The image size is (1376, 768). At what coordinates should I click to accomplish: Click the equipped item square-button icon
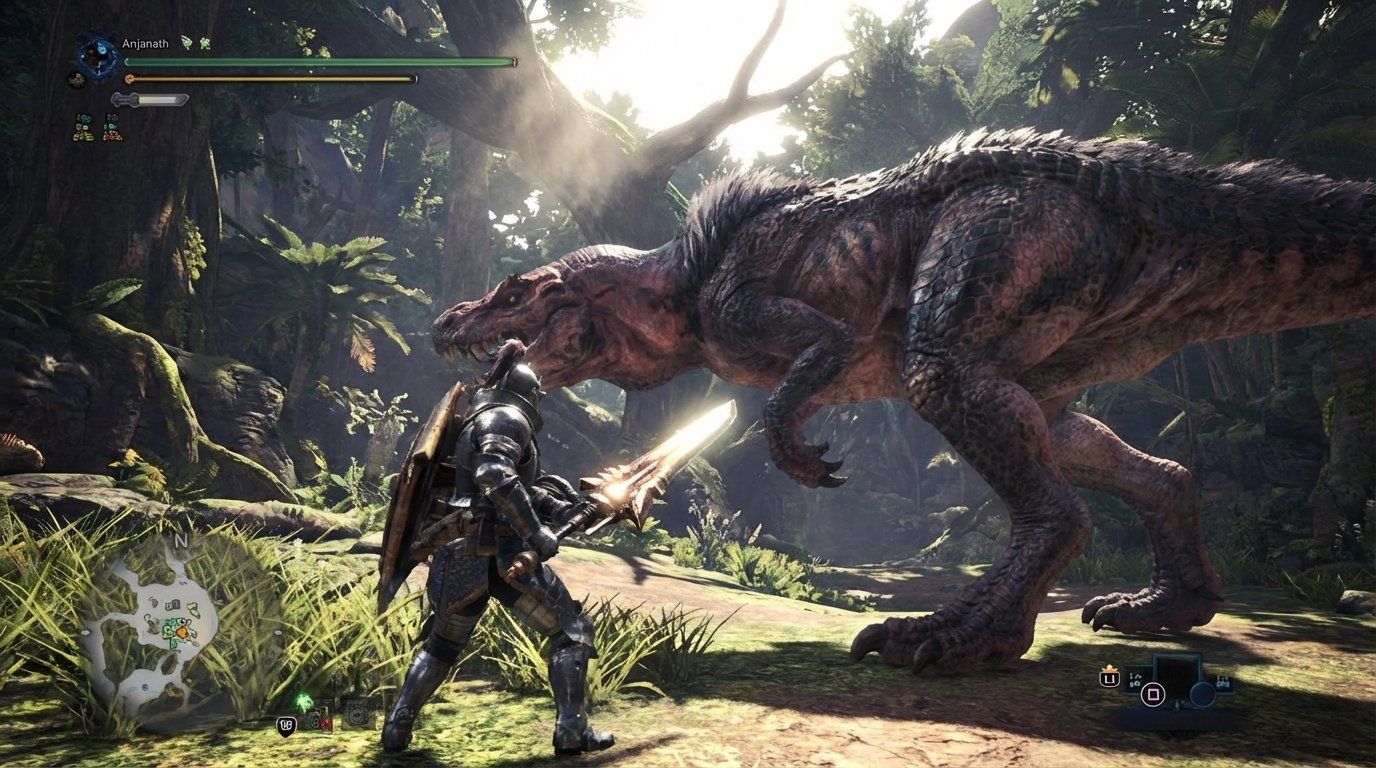click(x=1153, y=694)
